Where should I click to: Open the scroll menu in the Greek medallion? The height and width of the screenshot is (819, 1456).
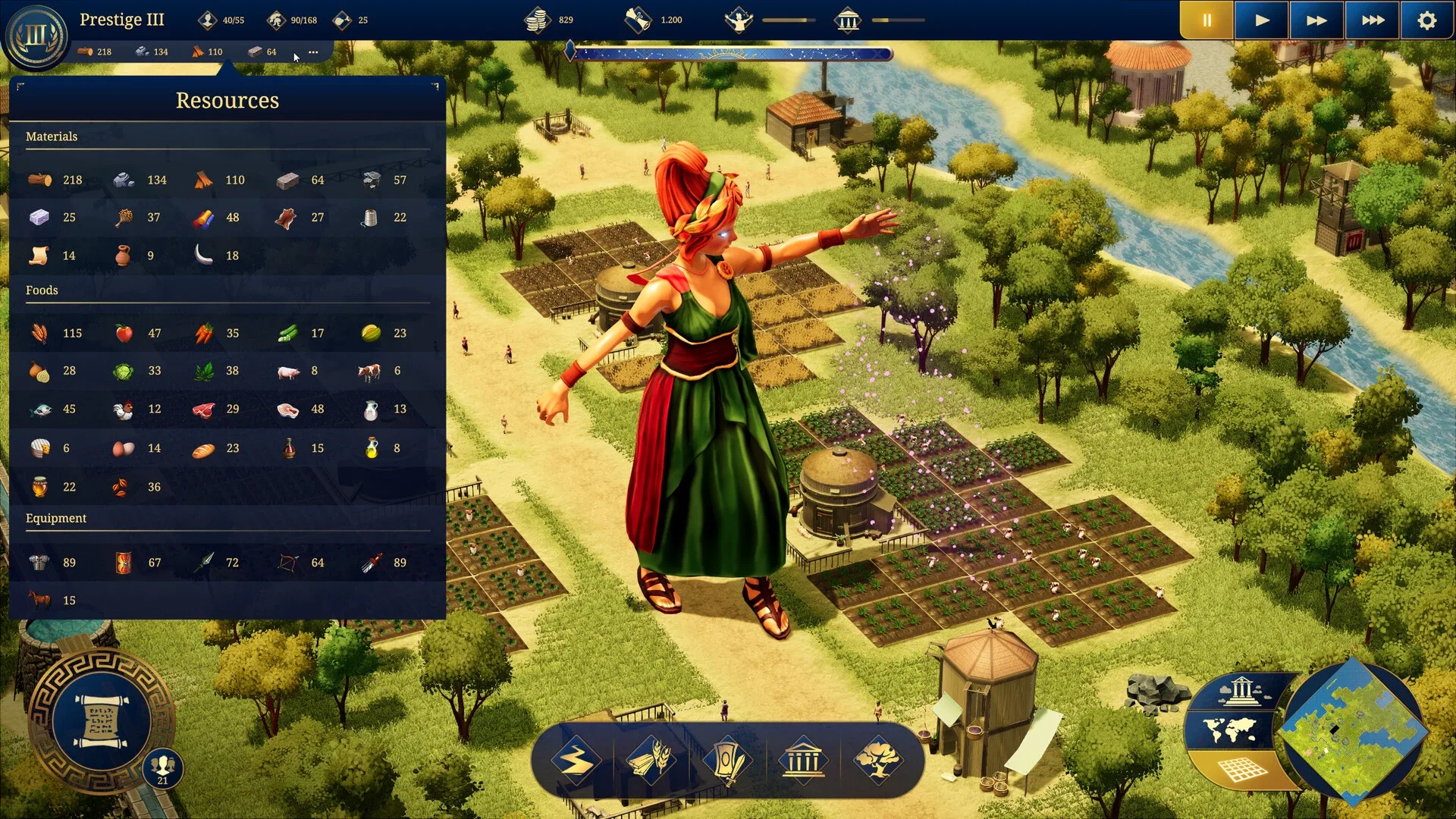[x=100, y=721]
